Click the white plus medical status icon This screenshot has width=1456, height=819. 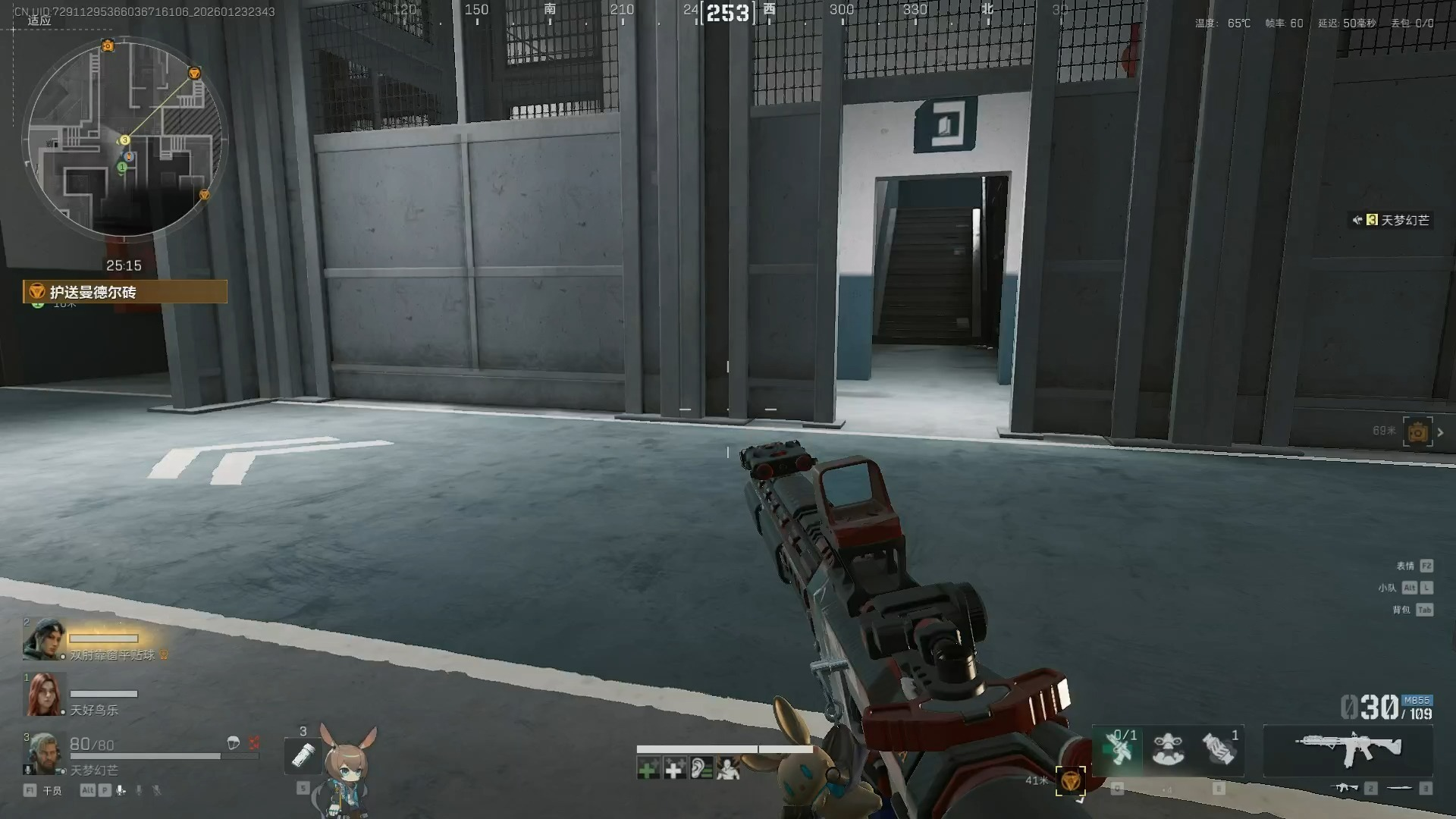[674, 770]
